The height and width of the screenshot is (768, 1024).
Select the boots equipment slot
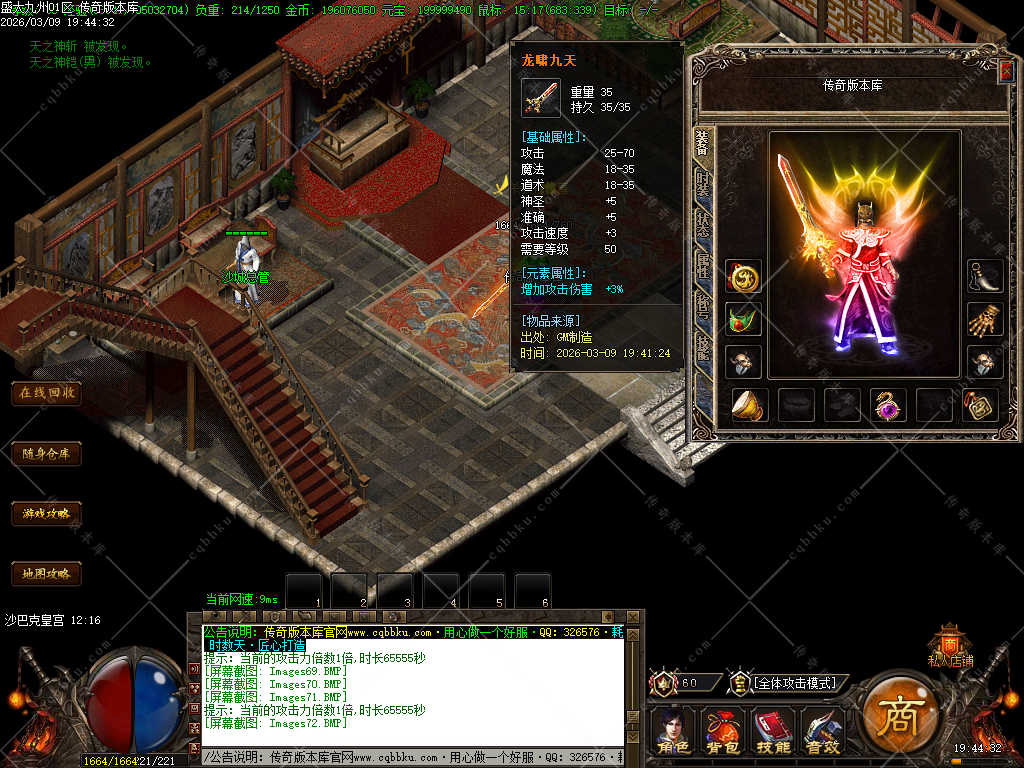(x=985, y=277)
